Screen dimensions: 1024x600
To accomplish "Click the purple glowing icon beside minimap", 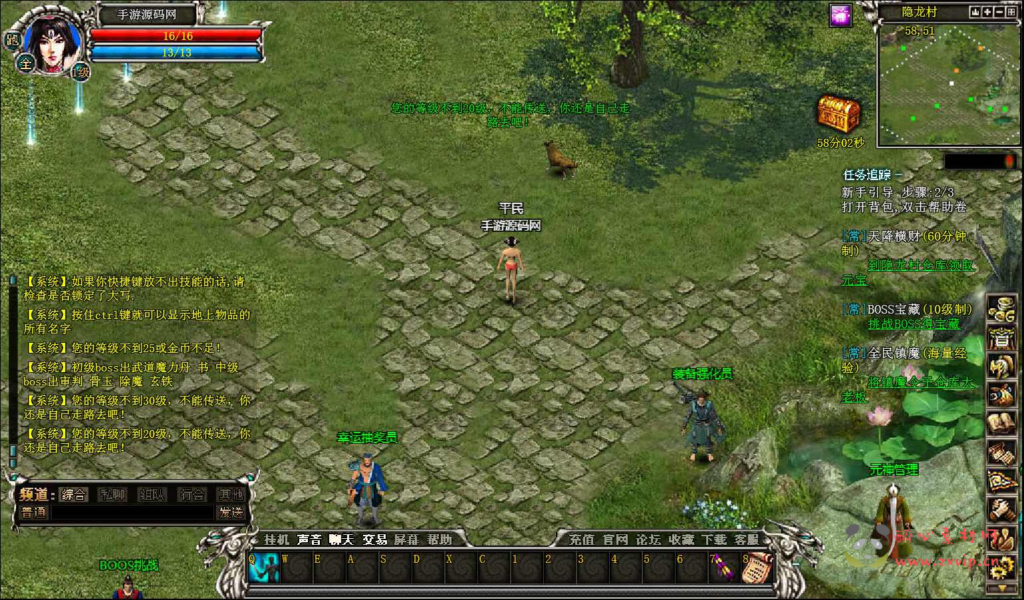I will (x=840, y=15).
